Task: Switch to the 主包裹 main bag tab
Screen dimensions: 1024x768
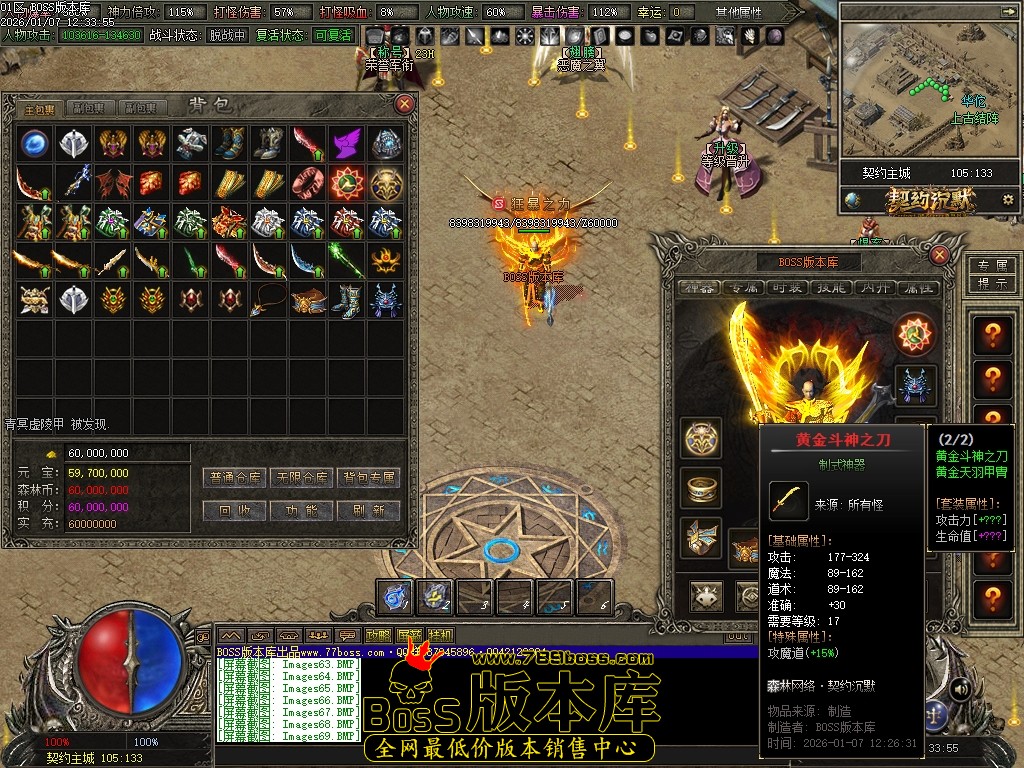Action: click(40, 108)
